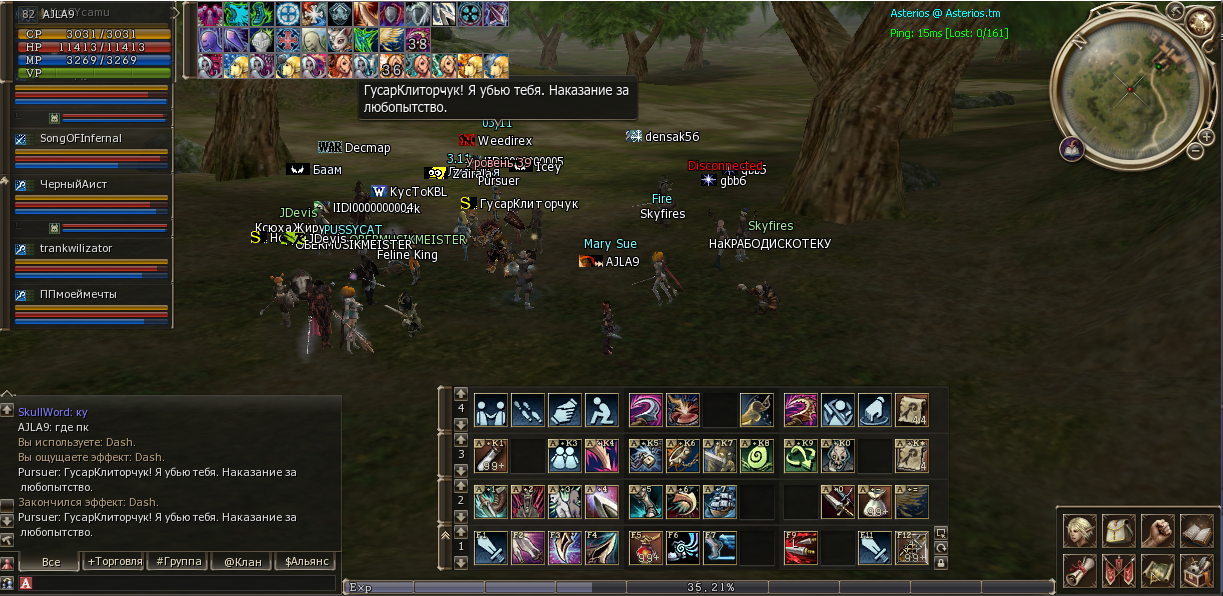Use the F5 red potion slot
The width and height of the screenshot is (1223, 596).
pyautogui.click(x=645, y=548)
